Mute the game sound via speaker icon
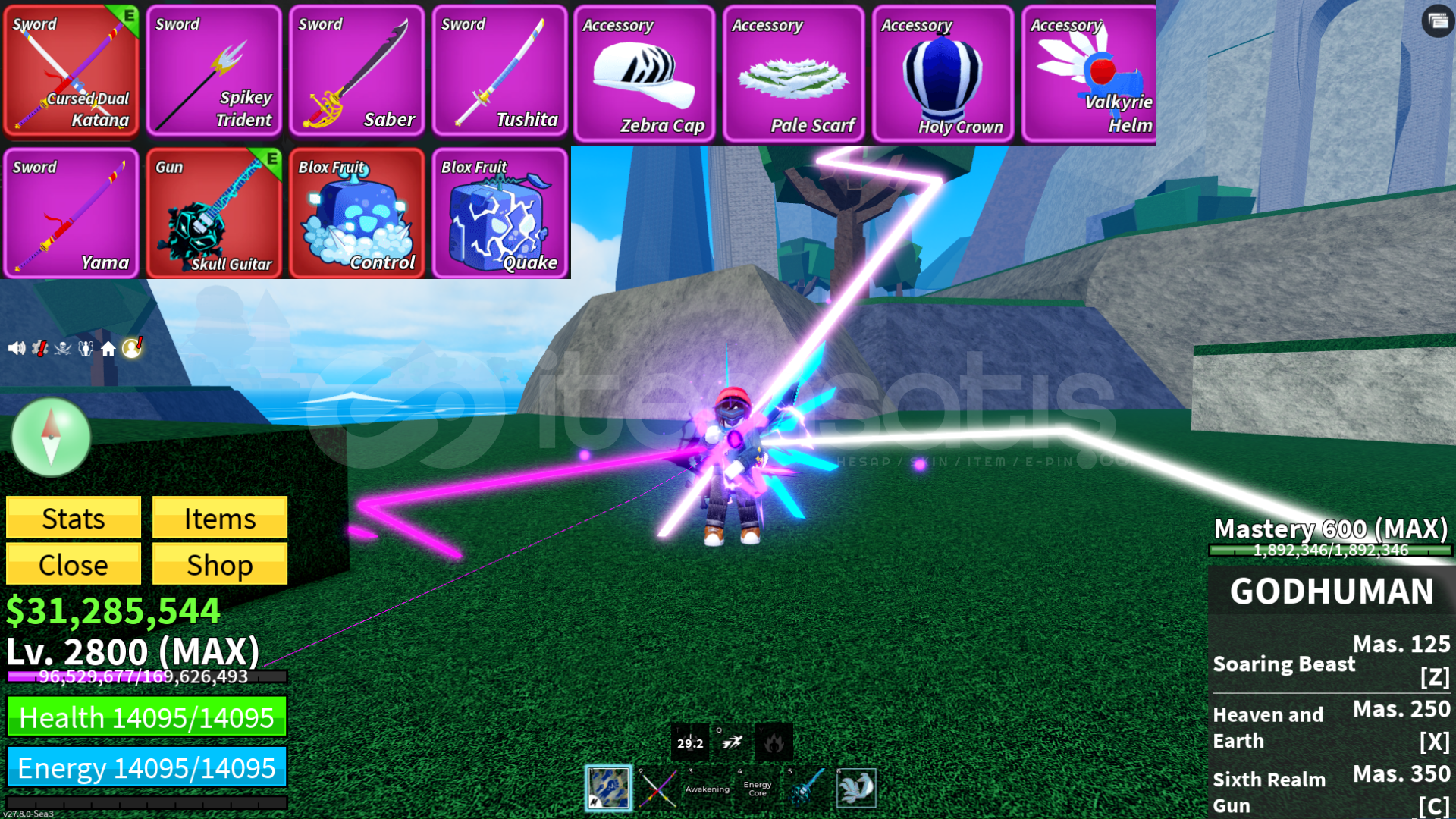 tap(17, 348)
